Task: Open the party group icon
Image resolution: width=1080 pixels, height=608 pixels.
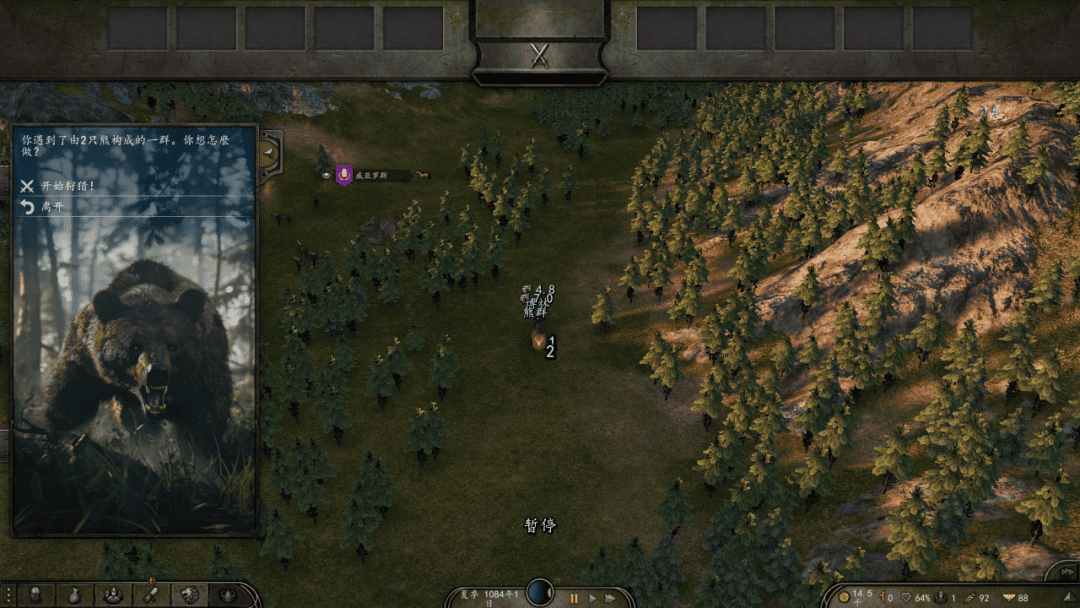Action: [113, 596]
